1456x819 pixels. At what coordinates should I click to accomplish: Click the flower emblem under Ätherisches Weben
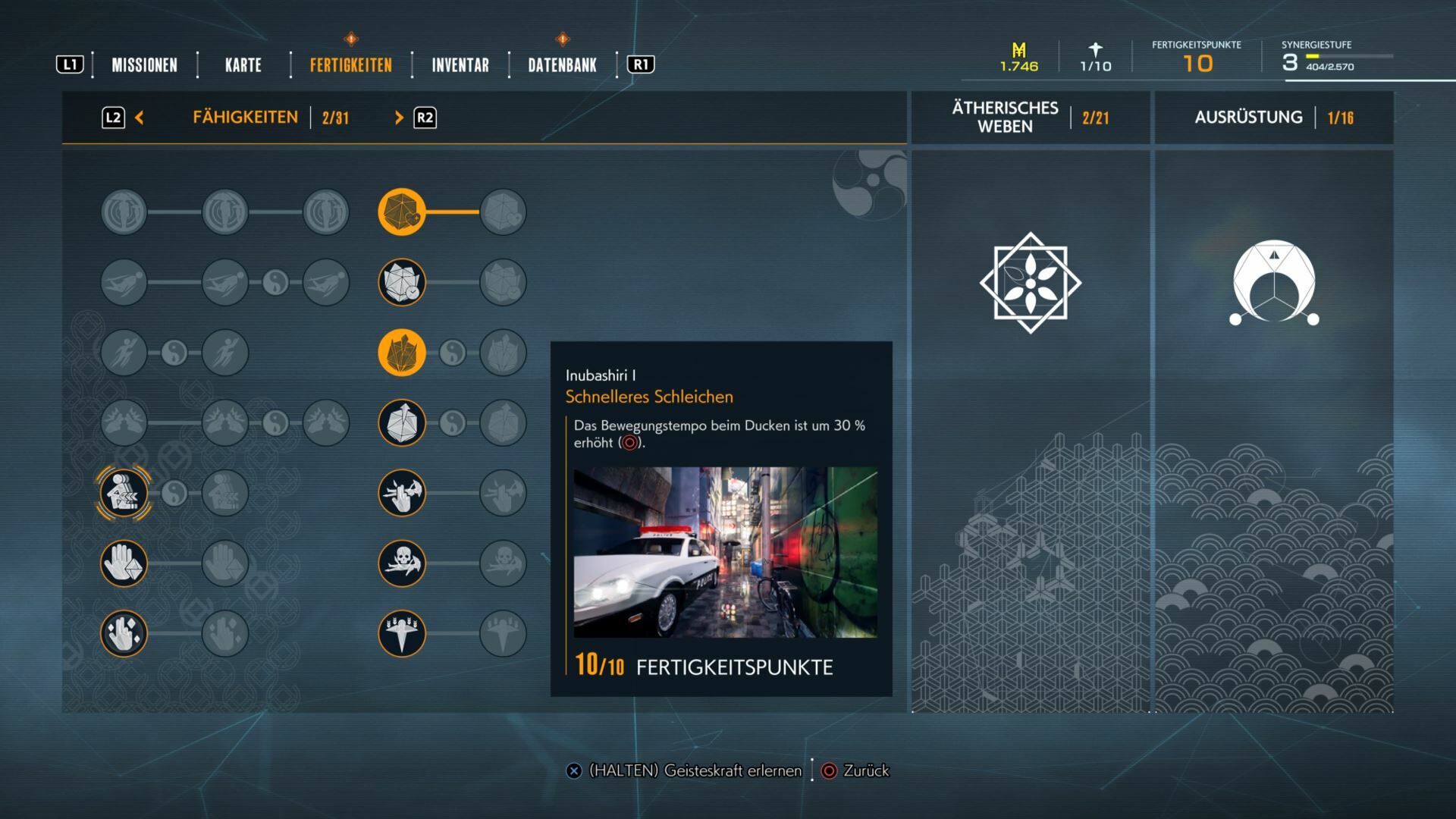click(x=1030, y=283)
